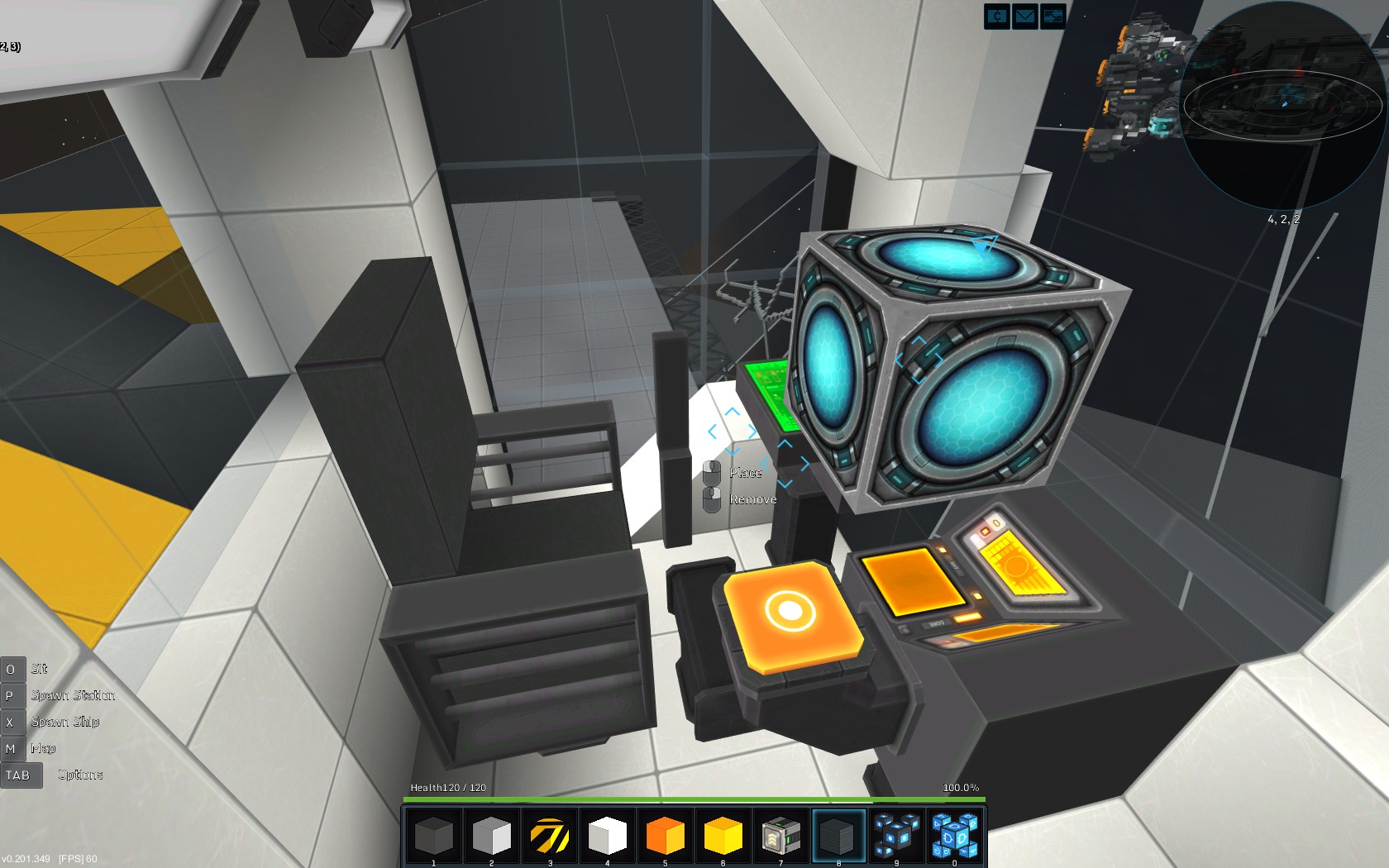Image resolution: width=1389 pixels, height=868 pixels.
Task: Select the white hull block slot
Action: tap(608, 835)
